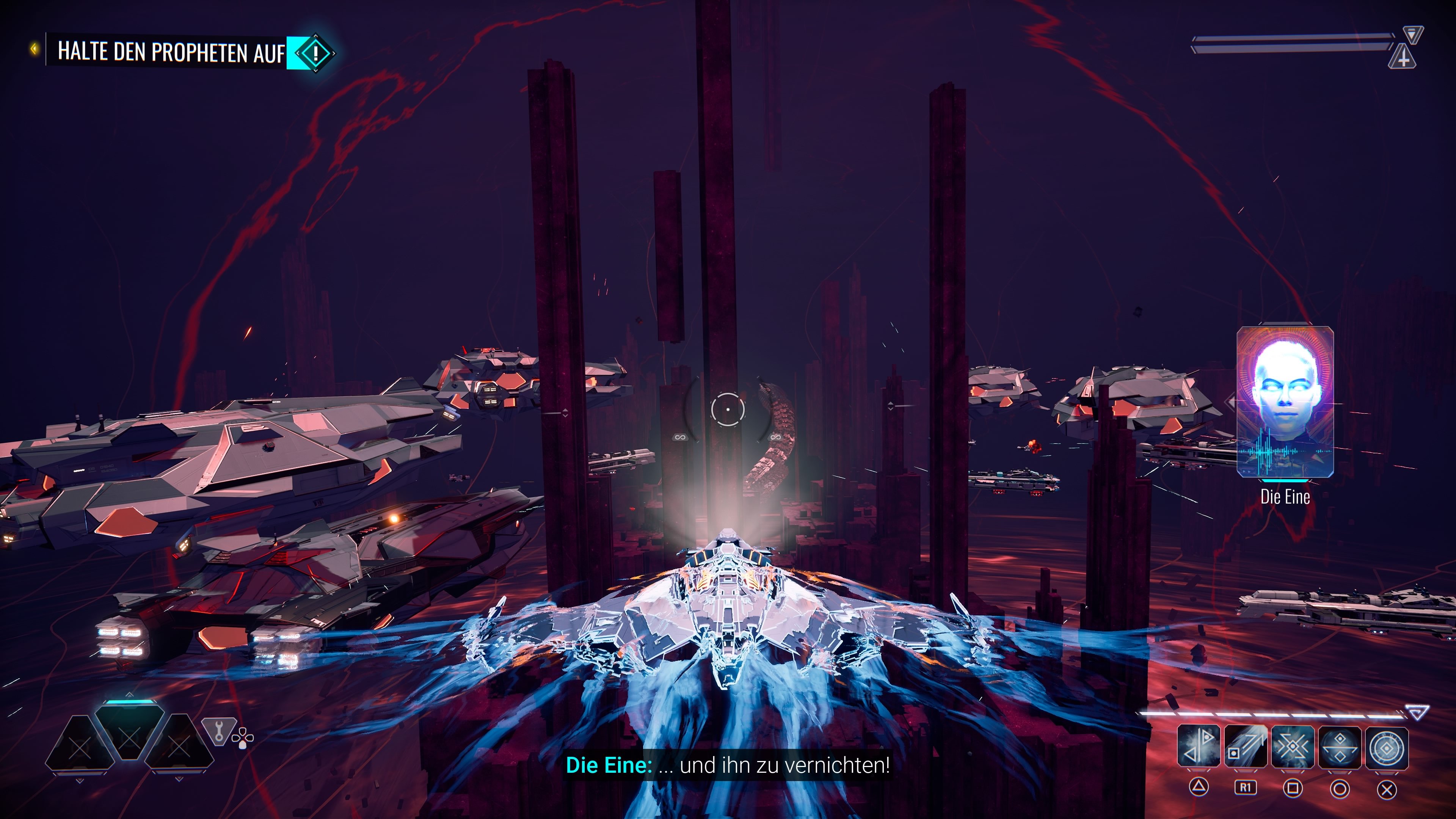
Task: Activate the sphere with two diamonds ability
Action: [x=1340, y=747]
